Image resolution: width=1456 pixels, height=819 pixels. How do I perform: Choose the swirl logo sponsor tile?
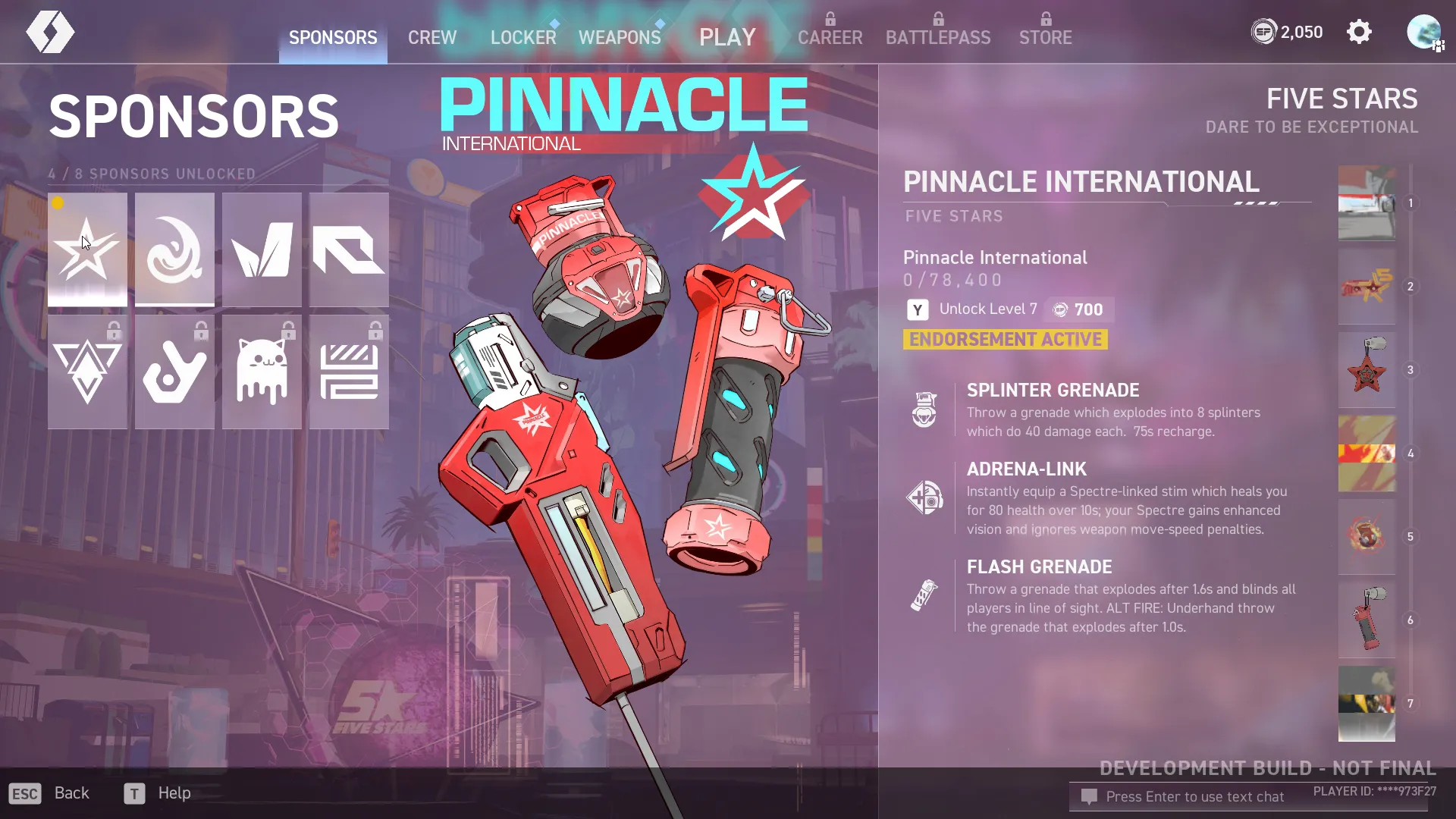pos(174,249)
